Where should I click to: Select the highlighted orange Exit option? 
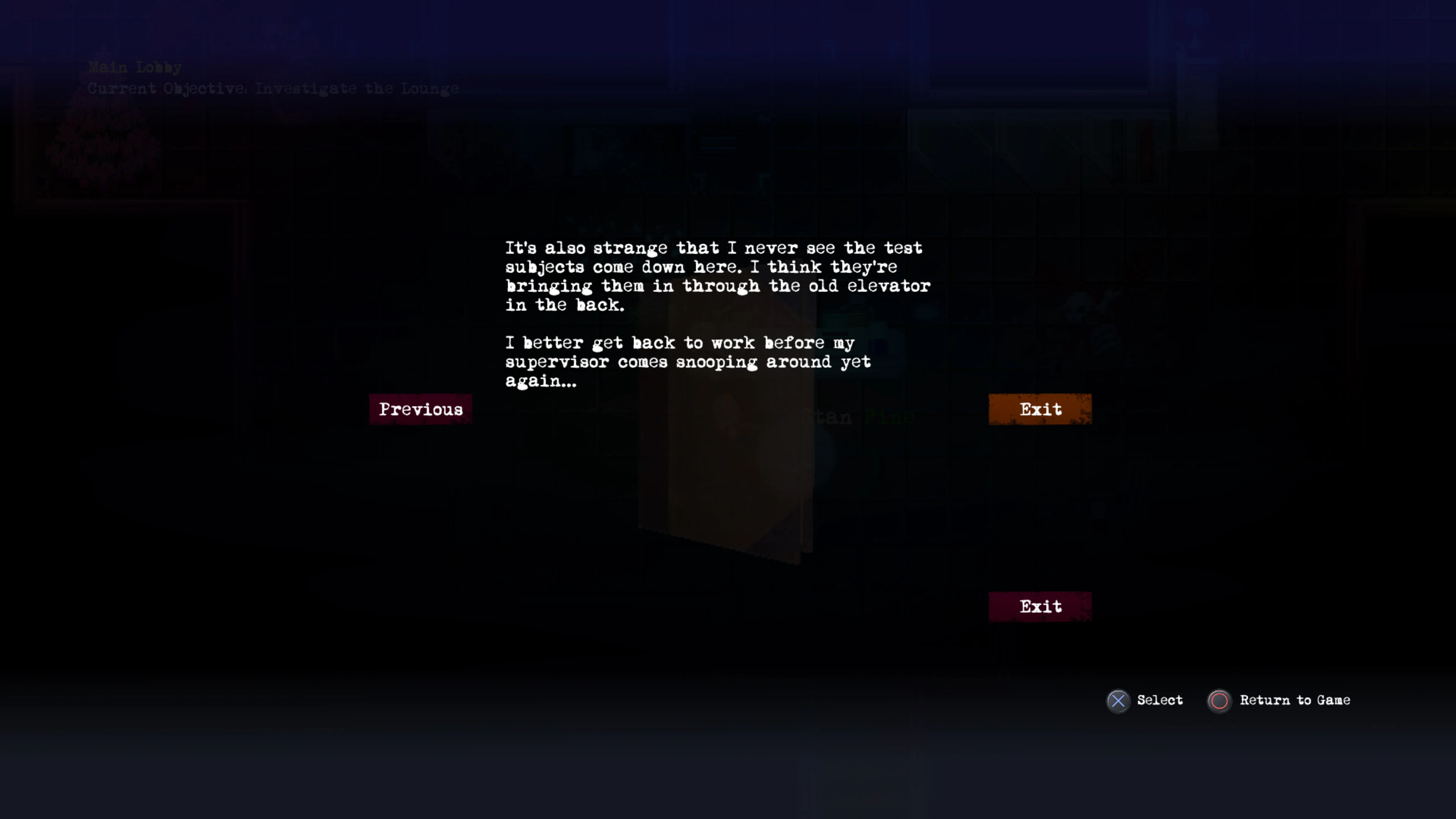tap(1040, 409)
